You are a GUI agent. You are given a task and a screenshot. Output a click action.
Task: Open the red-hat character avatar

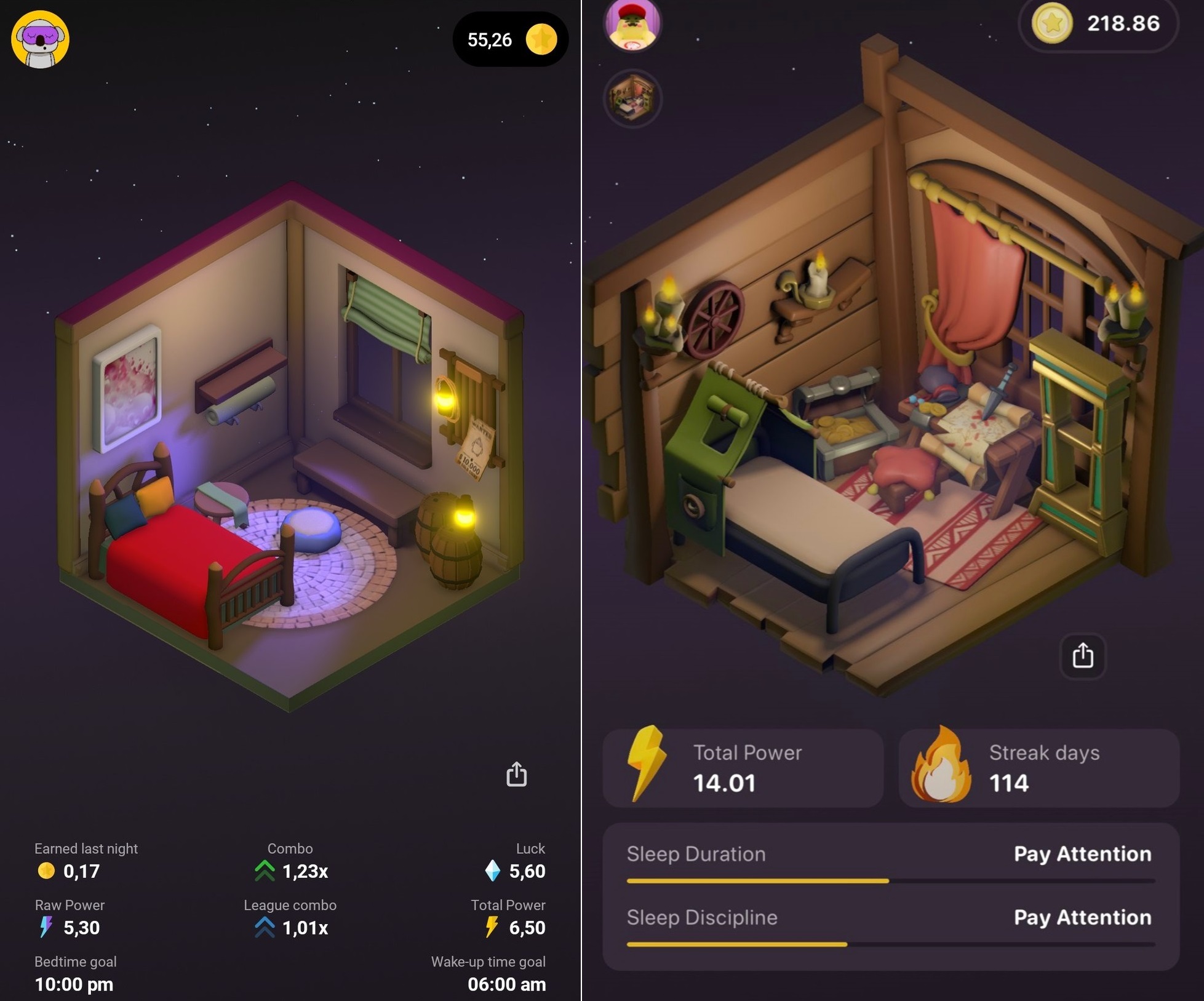632,25
